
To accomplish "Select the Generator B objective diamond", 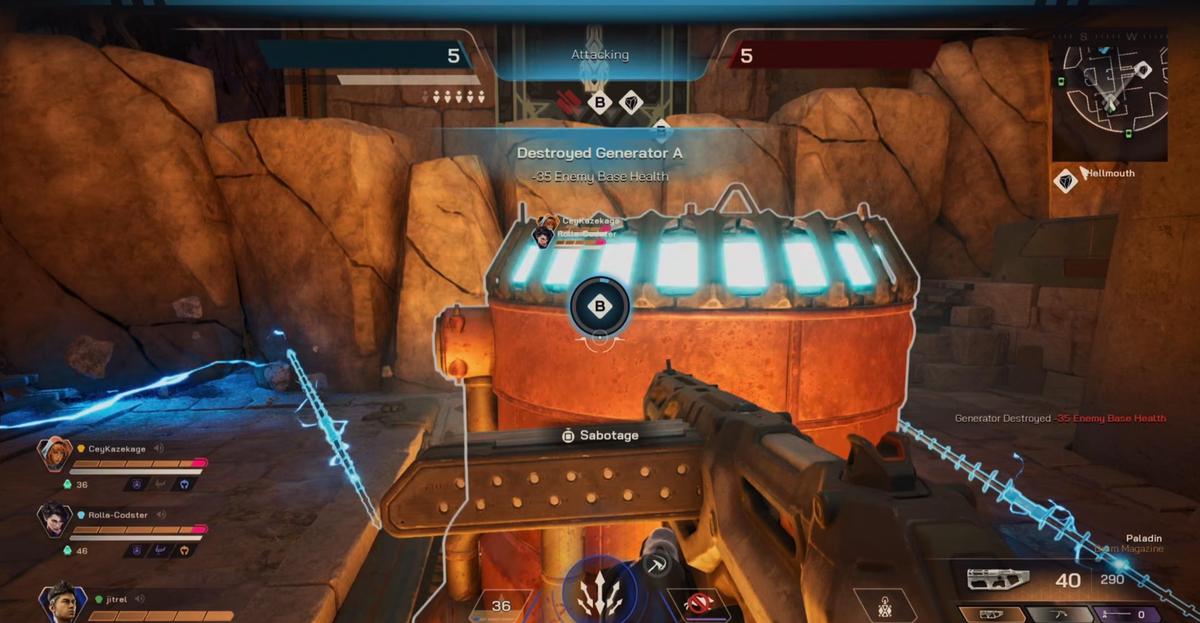I will click(x=598, y=101).
